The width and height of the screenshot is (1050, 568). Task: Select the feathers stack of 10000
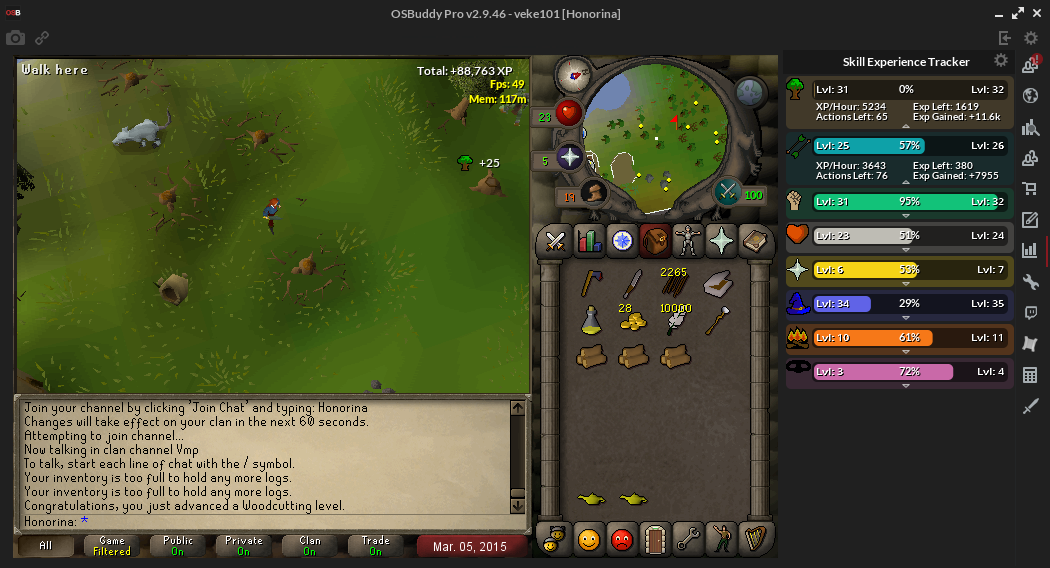click(675, 320)
